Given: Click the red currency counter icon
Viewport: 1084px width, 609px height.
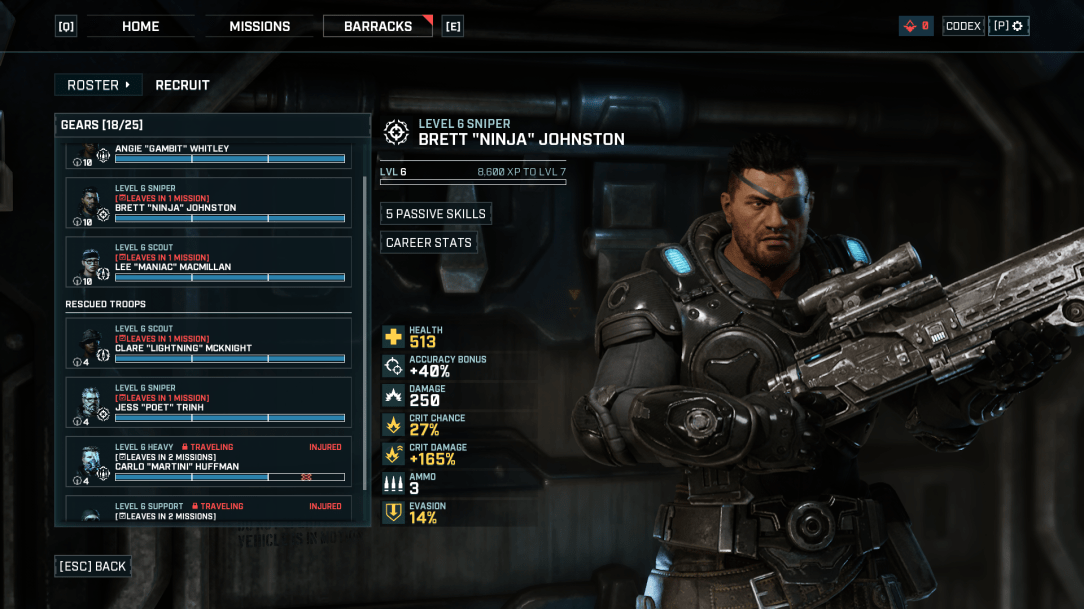Looking at the screenshot, I should [x=915, y=26].
